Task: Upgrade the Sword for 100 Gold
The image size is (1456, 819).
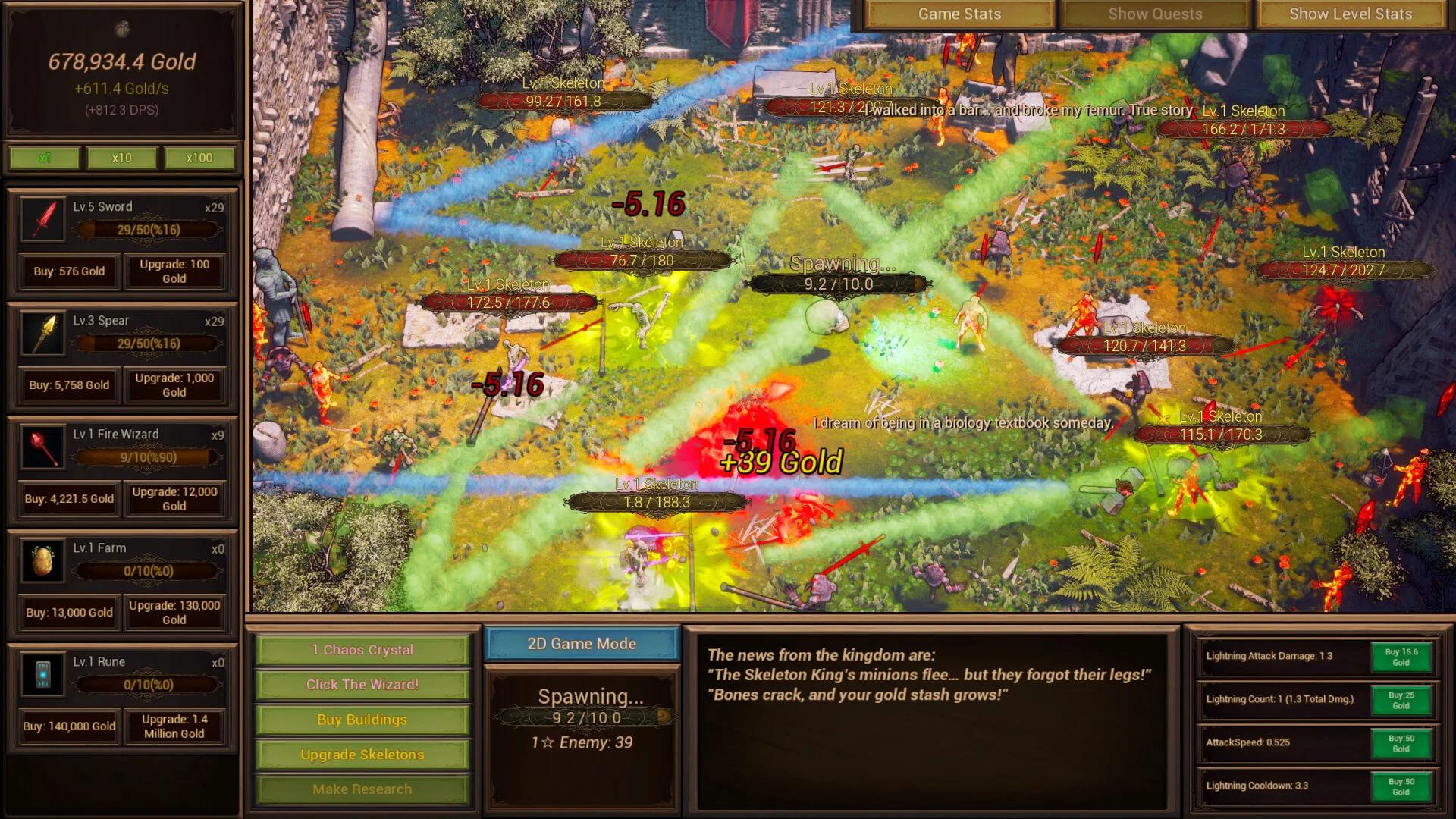Action: pos(174,271)
